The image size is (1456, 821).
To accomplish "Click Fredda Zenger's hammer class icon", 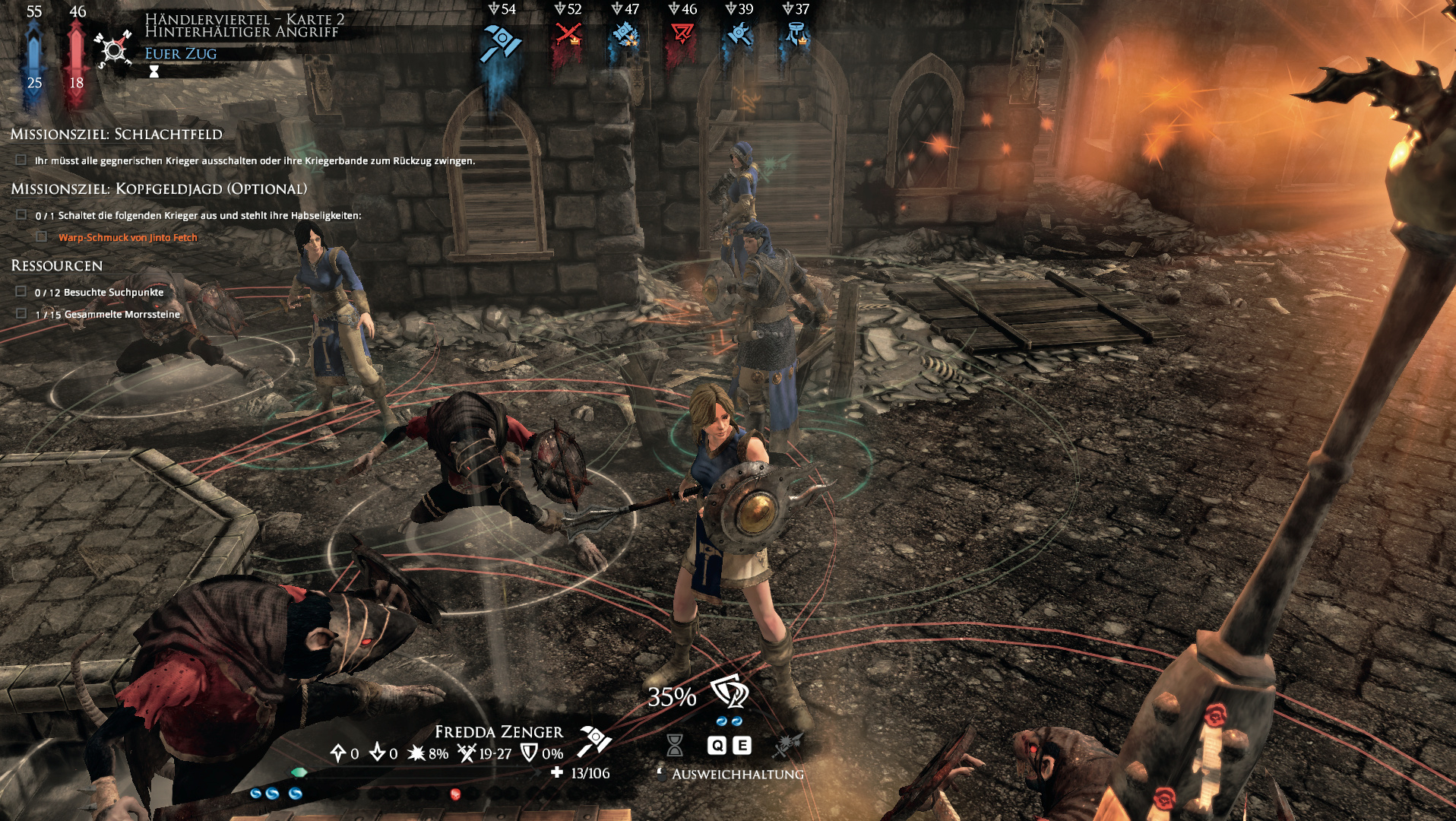I will tap(594, 740).
